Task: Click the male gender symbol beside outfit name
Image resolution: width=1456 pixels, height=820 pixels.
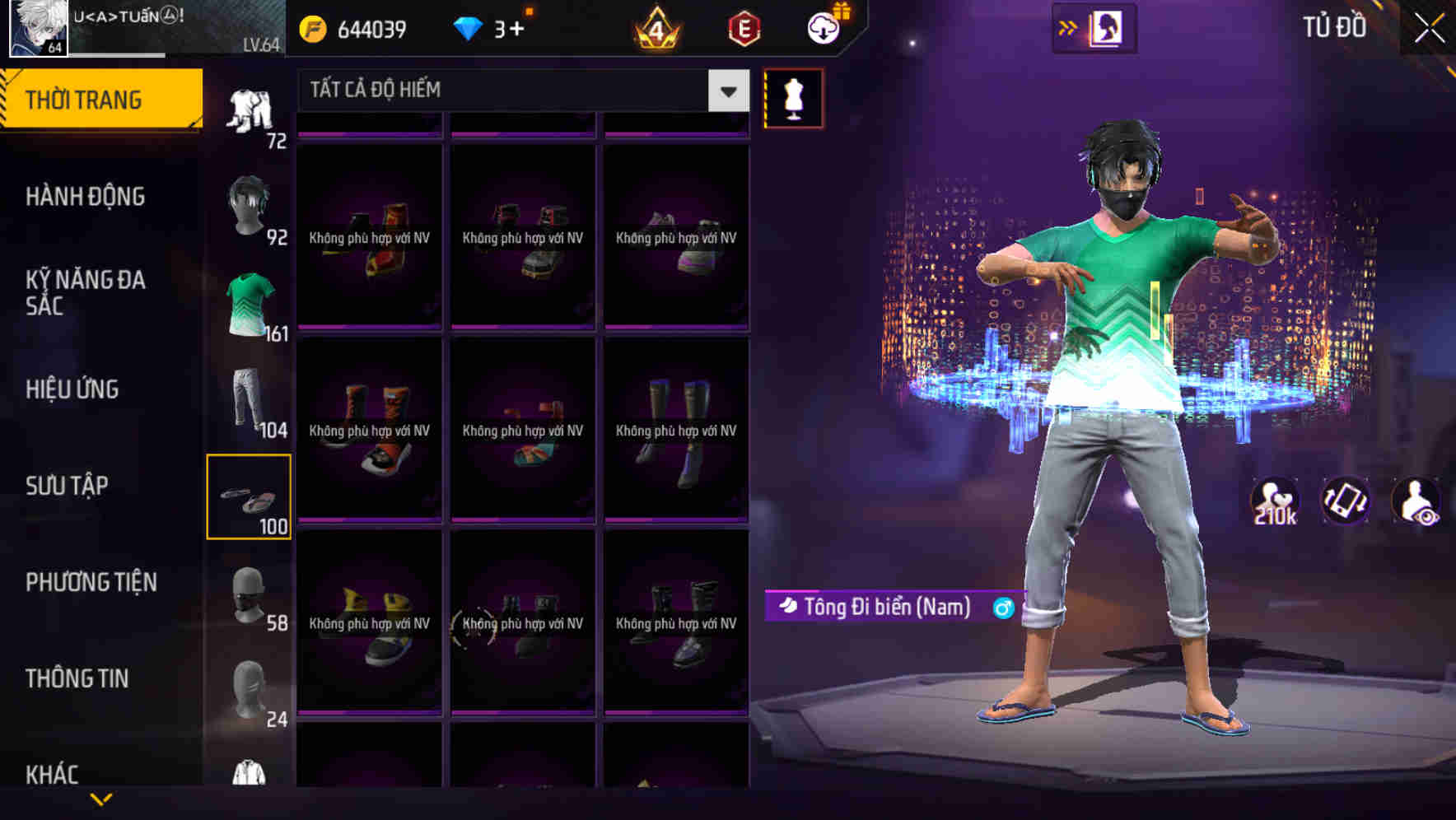Action: tap(1005, 607)
